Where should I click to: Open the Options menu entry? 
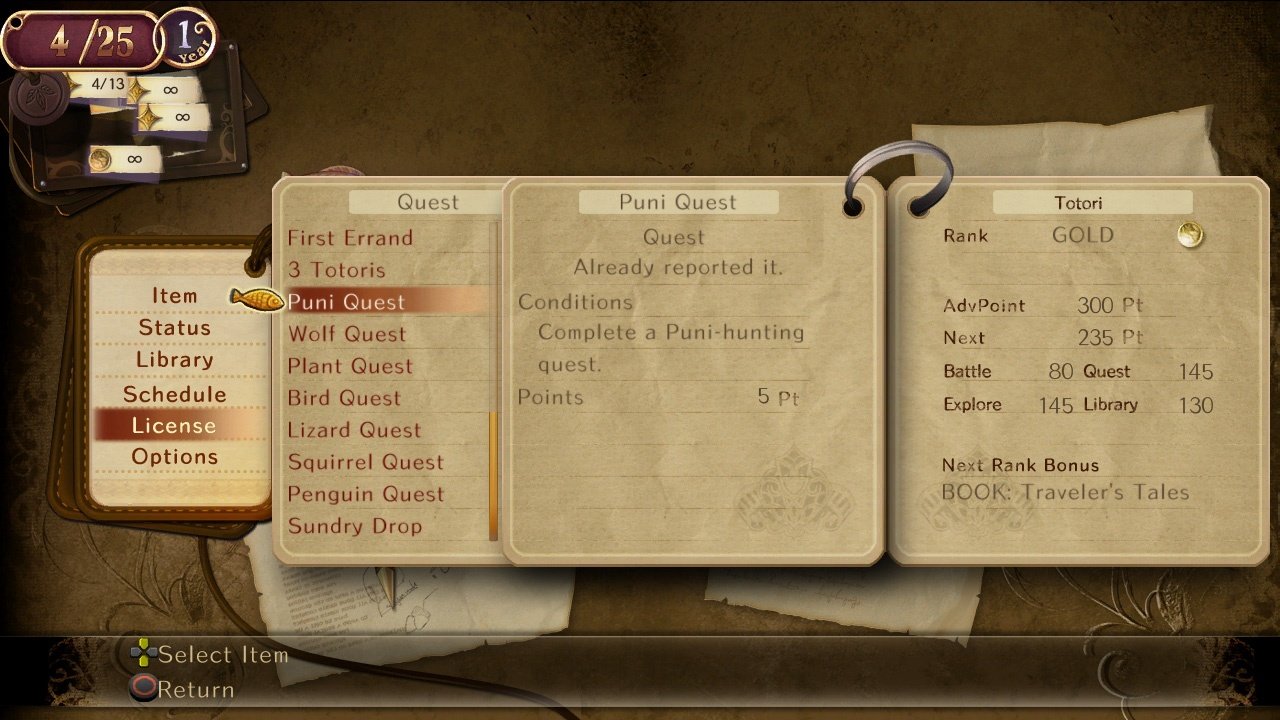point(178,456)
